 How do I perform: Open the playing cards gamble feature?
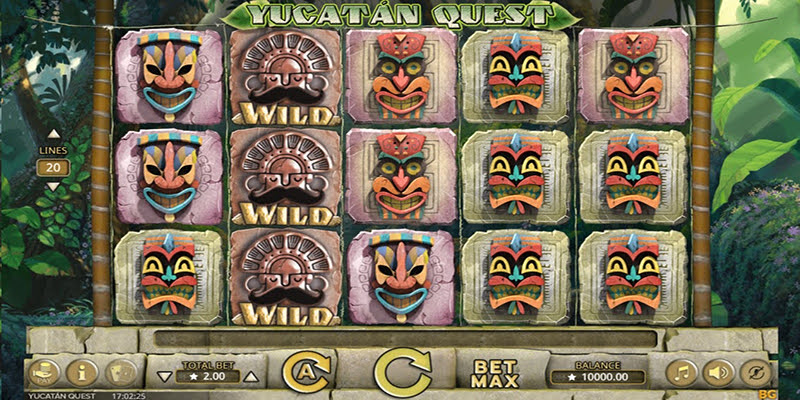(x=119, y=374)
